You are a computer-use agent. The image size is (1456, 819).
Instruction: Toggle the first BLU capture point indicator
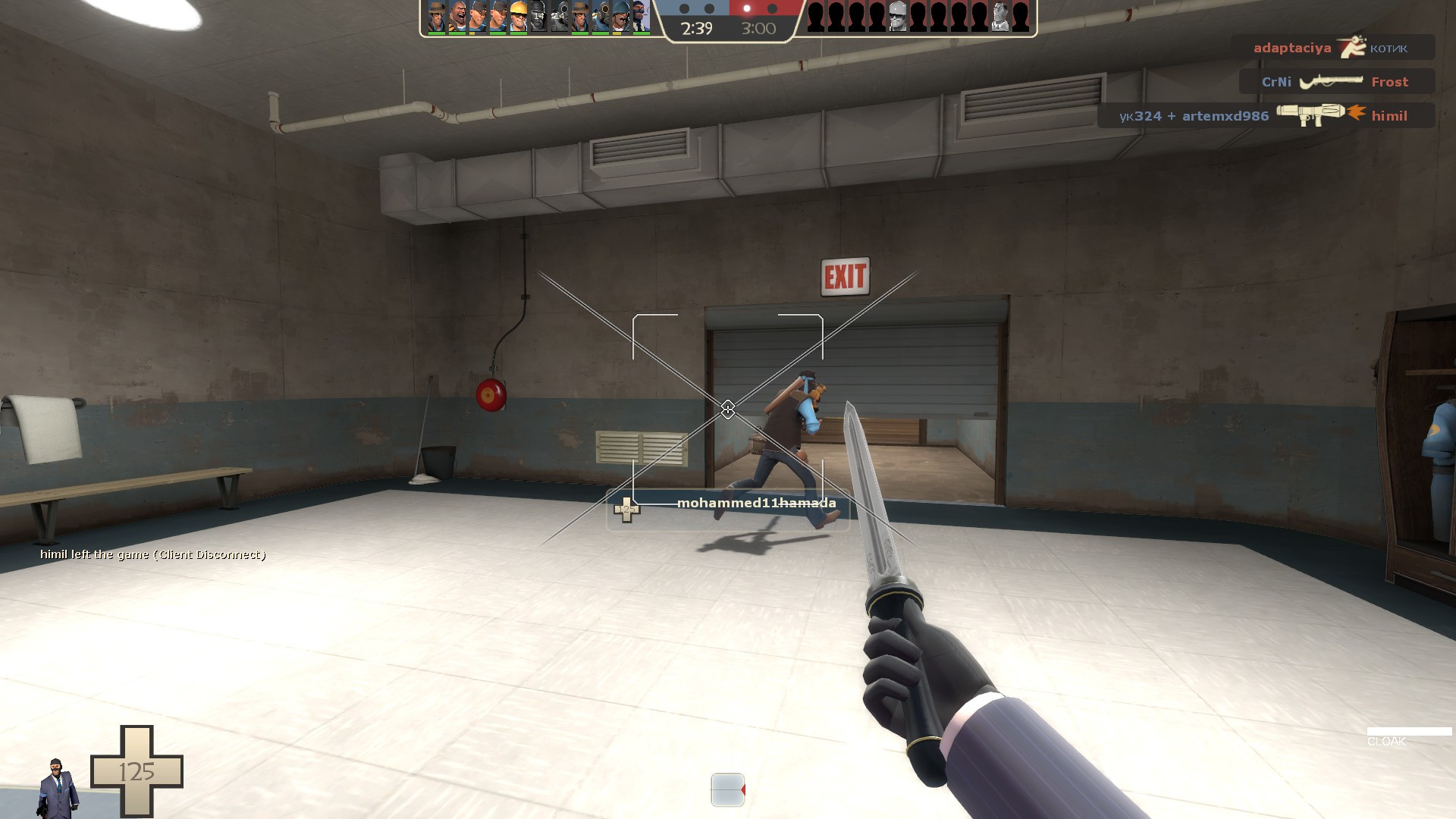click(x=685, y=10)
